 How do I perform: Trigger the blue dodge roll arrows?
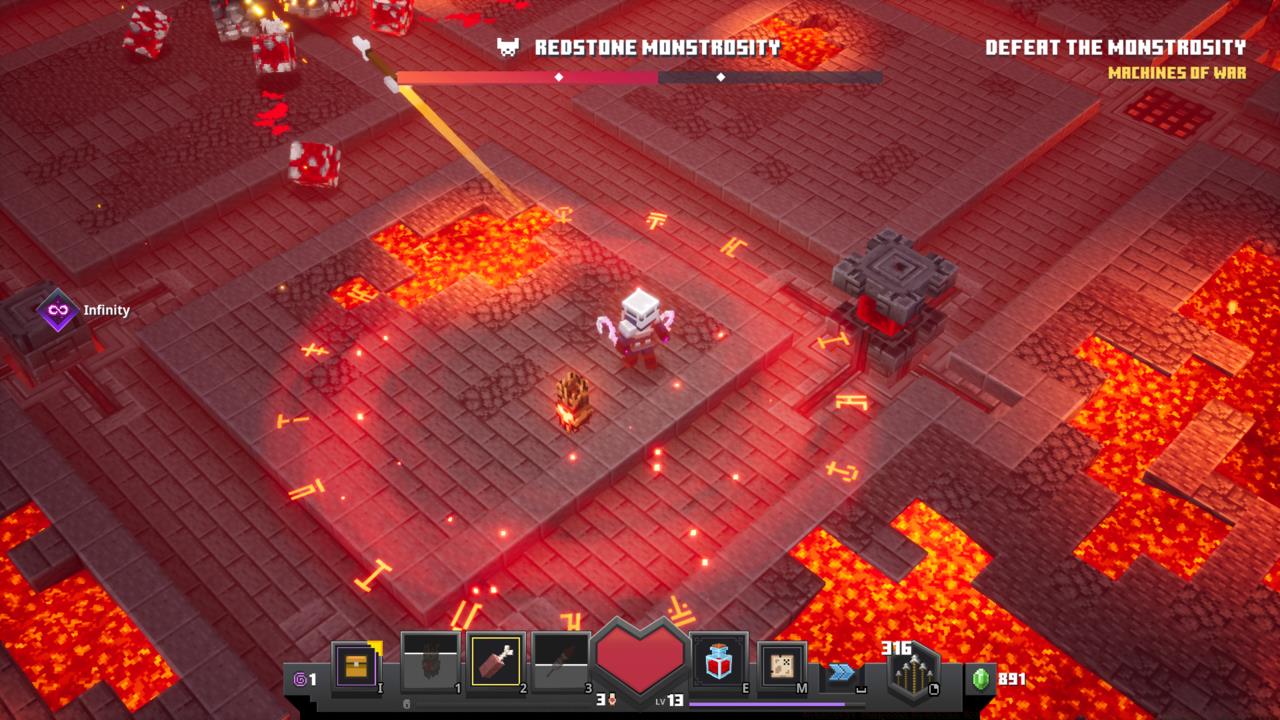[x=842, y=672]
